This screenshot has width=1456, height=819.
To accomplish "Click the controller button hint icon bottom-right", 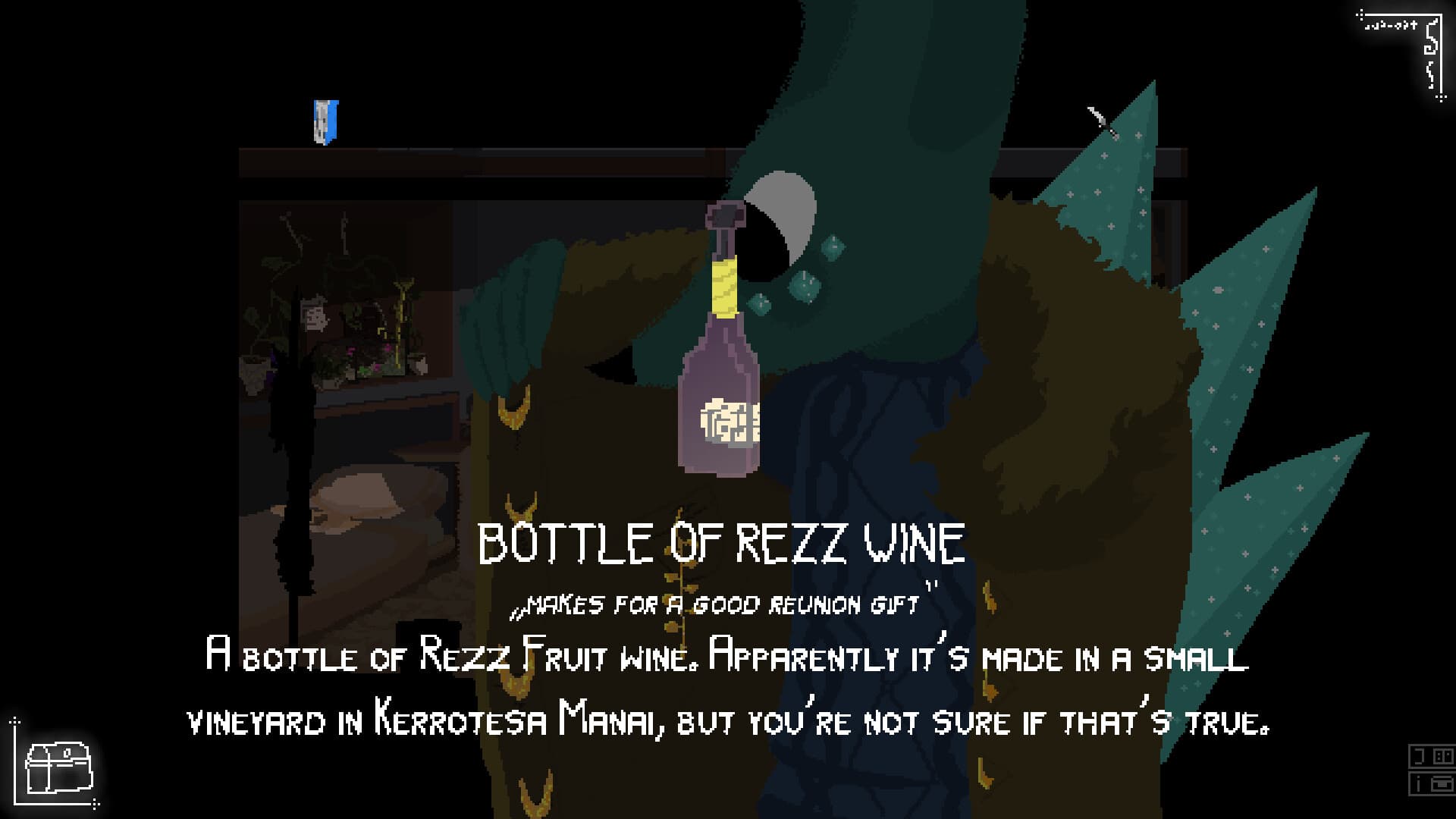I will click(1443, 757).
